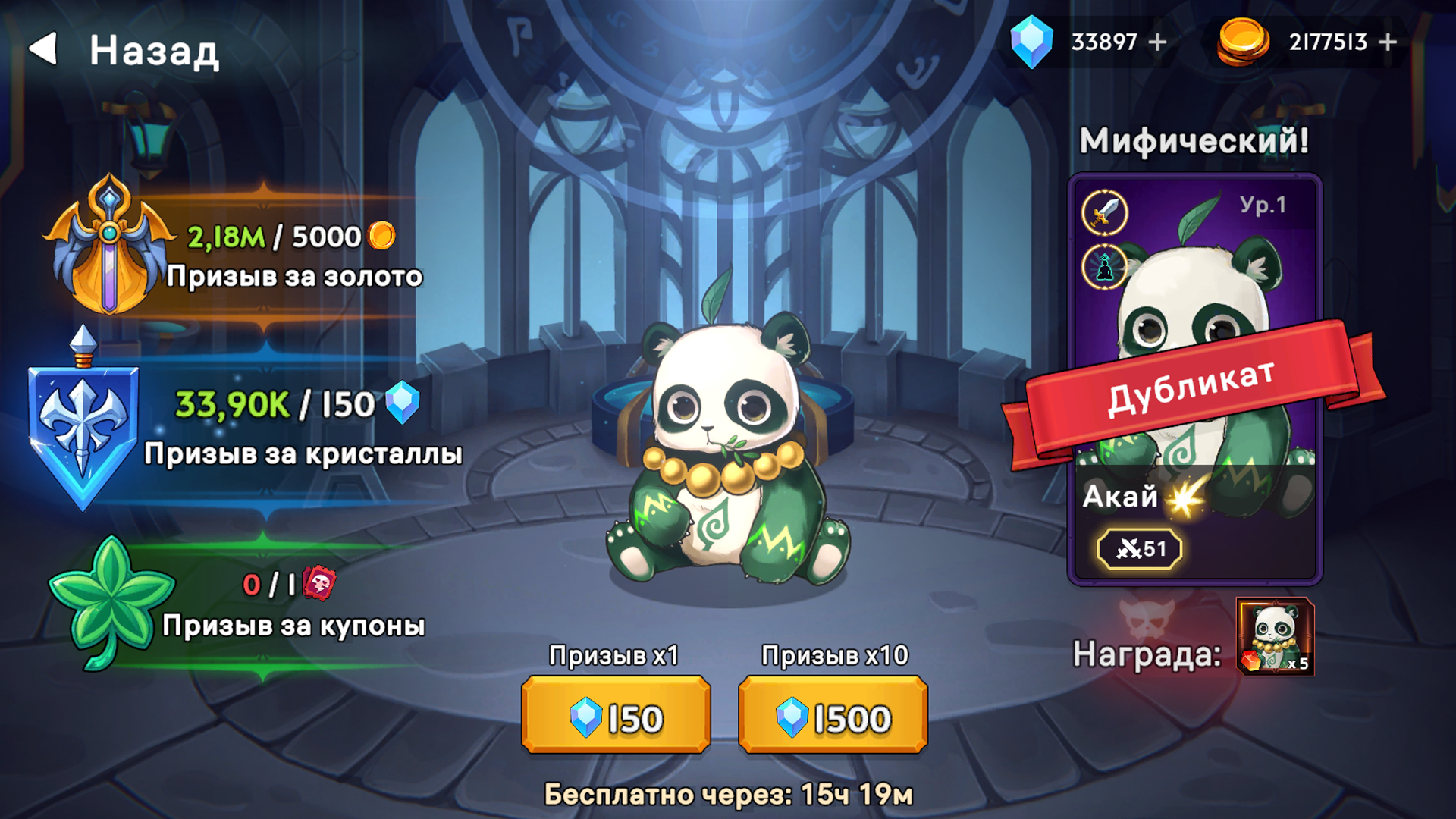Summon once for 150 crystals
The width and height of the screenshot is (1456, 819).
tap(616, 716)
